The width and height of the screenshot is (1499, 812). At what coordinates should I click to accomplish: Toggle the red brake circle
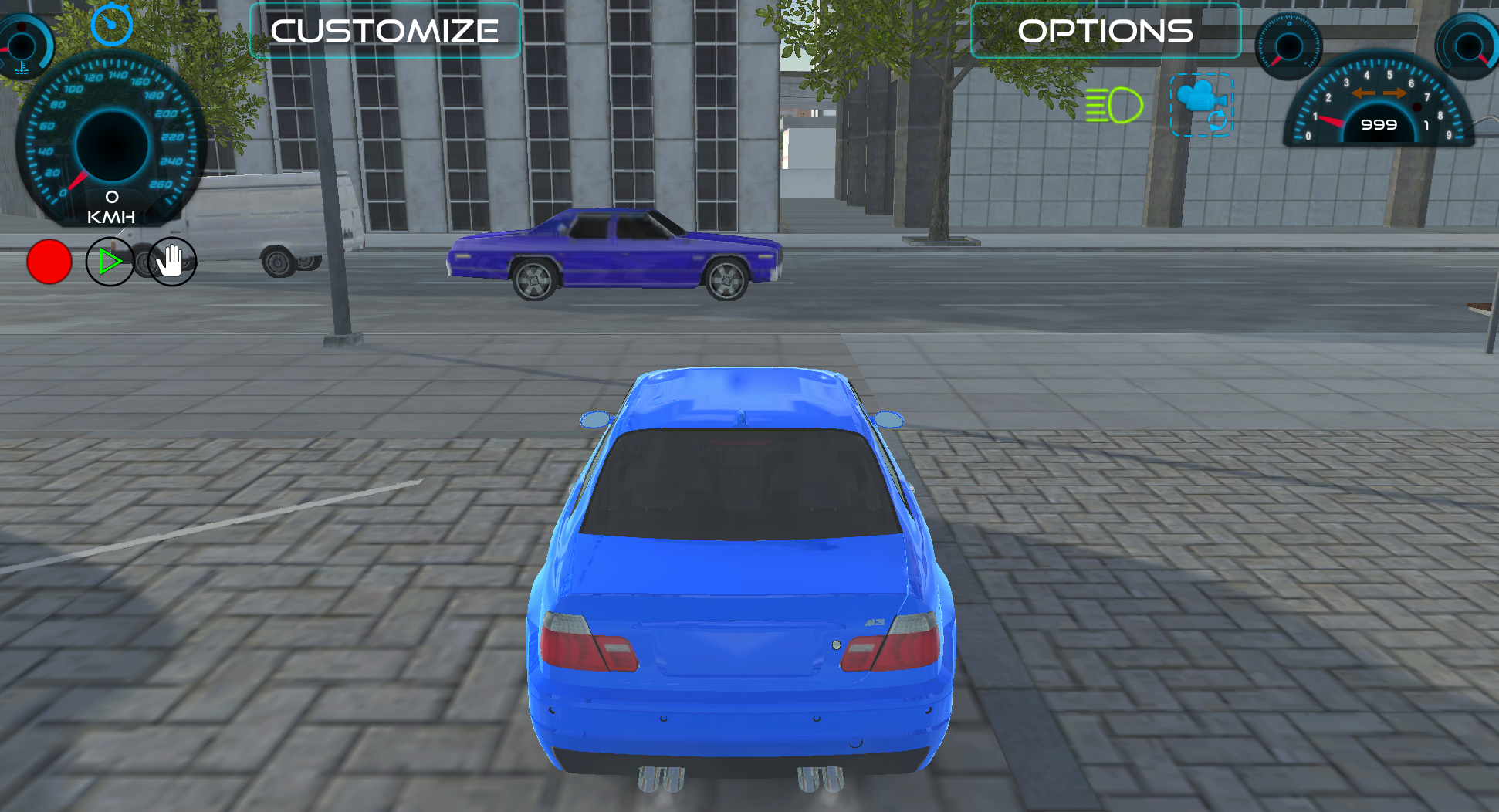pyautogui.click(x=49, y=261)
